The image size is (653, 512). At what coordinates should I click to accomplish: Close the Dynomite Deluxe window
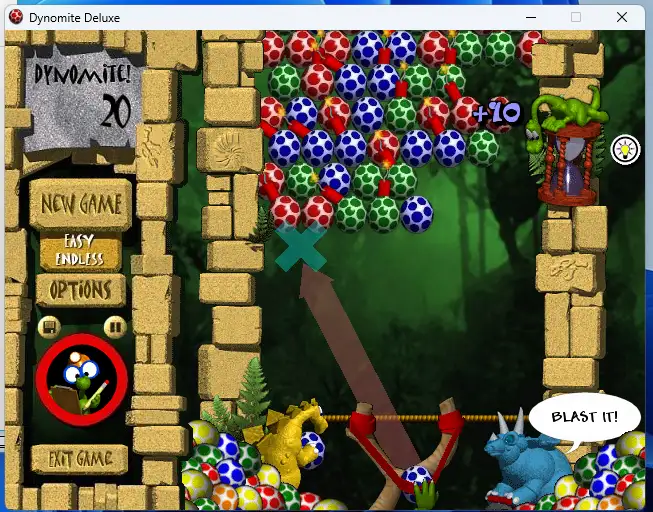(x=623, y=17)
